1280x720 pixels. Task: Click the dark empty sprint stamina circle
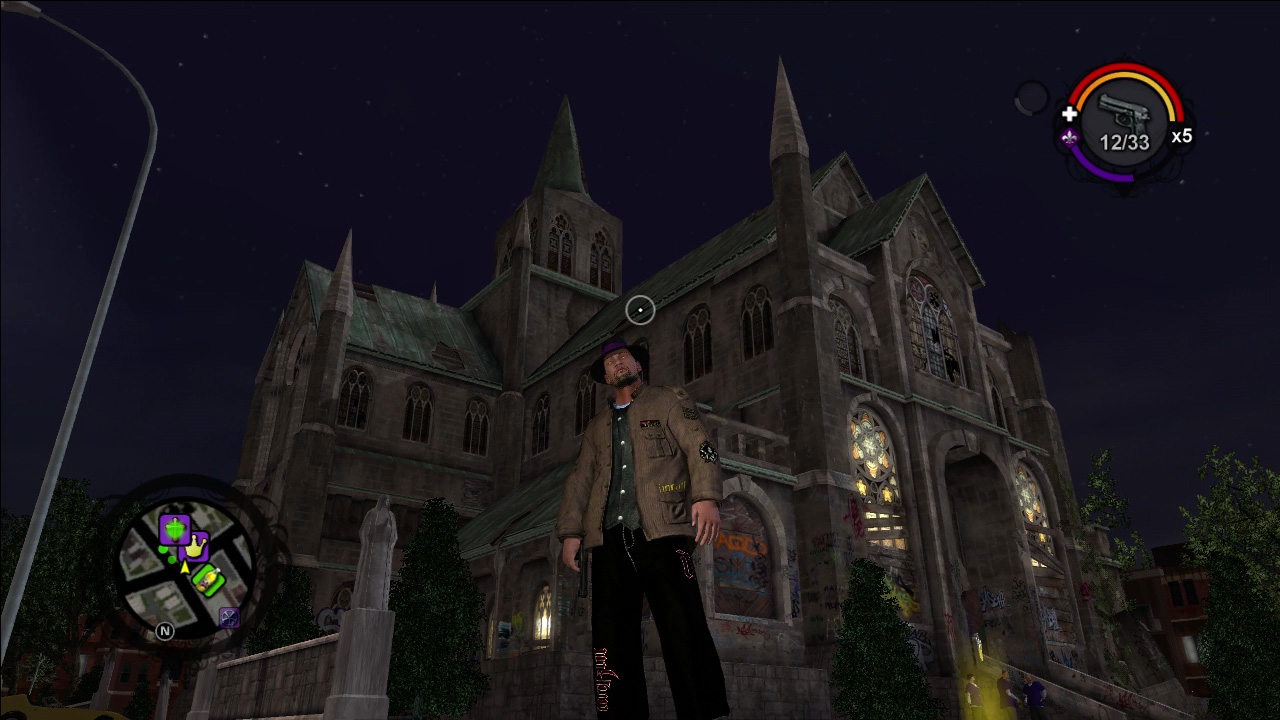point(1031,98)
